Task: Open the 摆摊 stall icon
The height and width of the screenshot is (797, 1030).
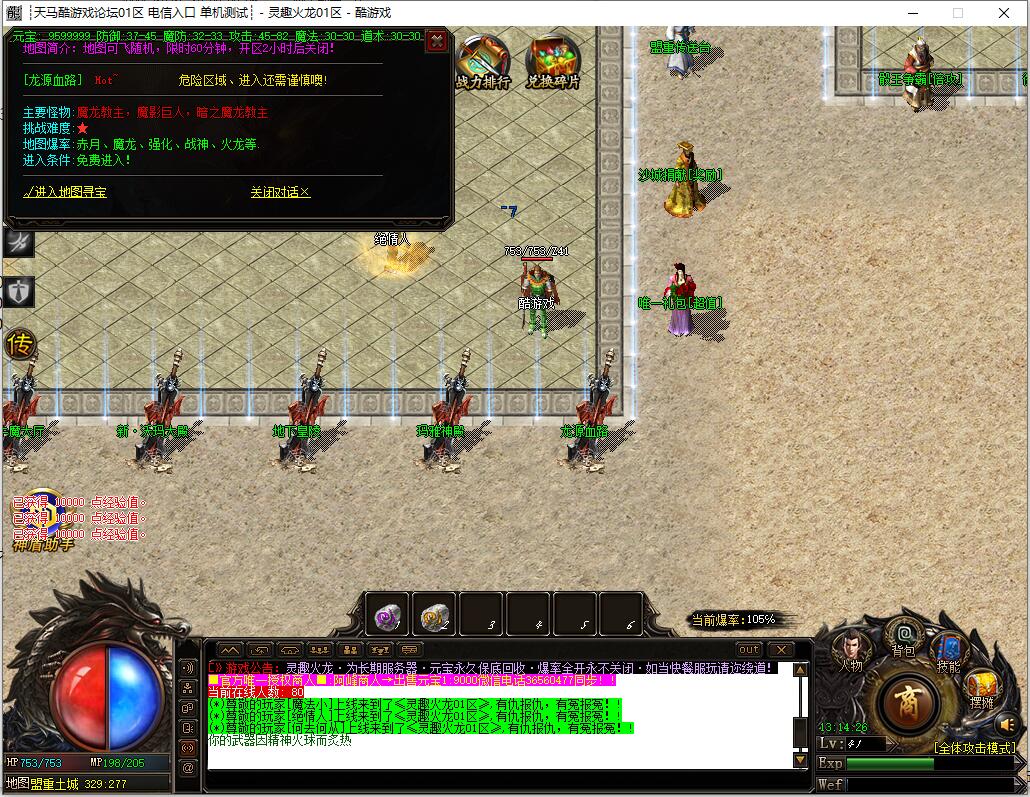Action: tap(981, 688)
